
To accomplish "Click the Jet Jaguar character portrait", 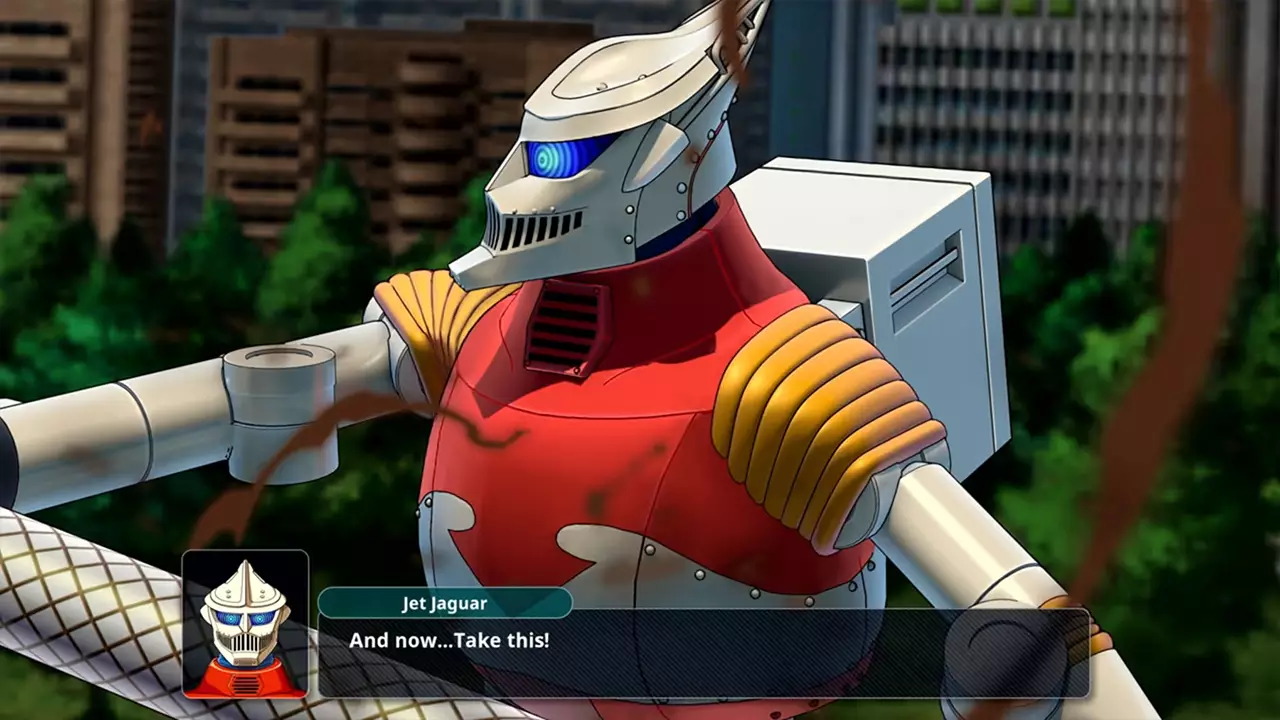I will [245, 625].
